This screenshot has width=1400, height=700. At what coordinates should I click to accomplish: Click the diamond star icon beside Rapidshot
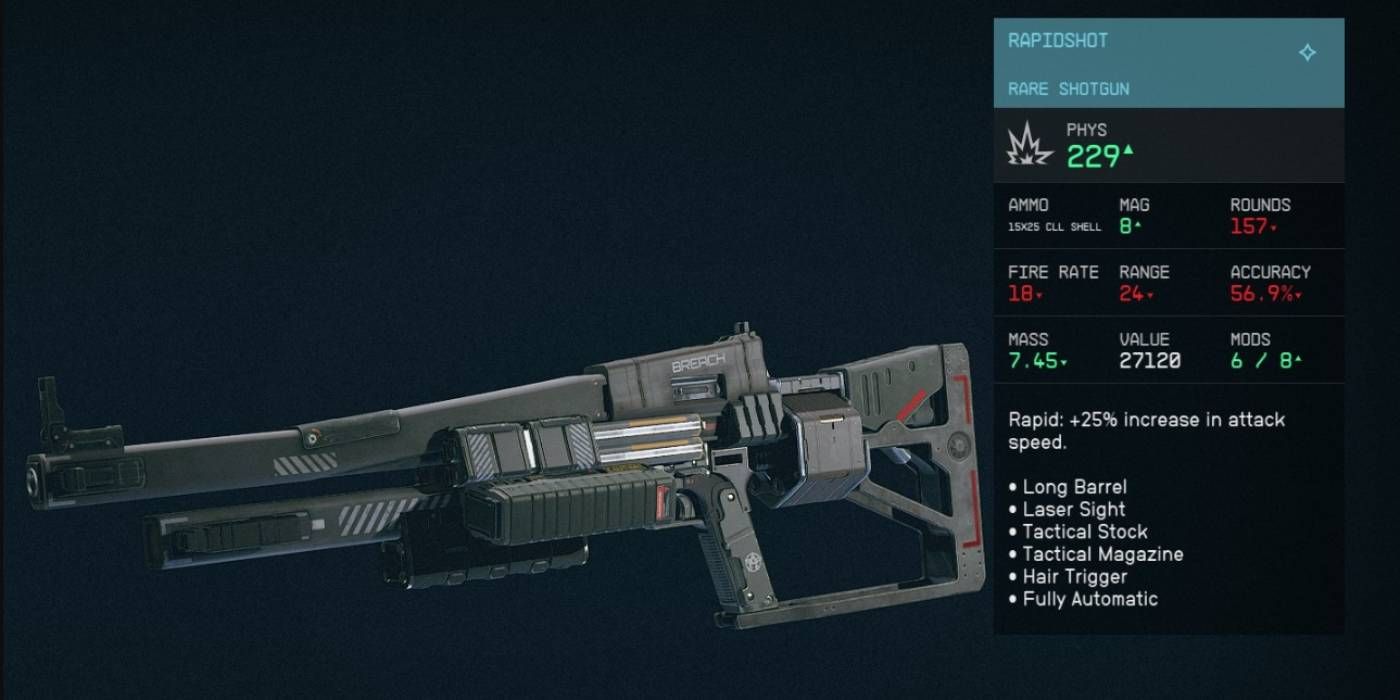(x=1307, y=52)
